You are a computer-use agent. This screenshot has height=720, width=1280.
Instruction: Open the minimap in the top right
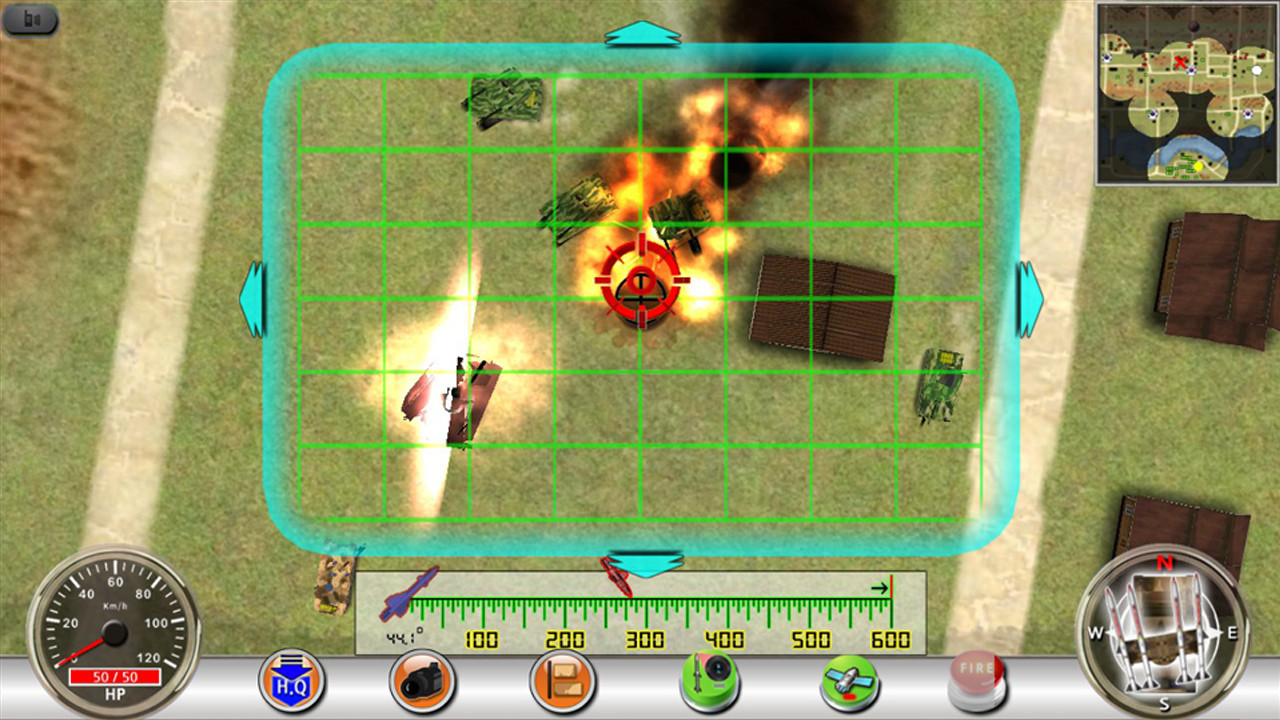pos(1187,92)
